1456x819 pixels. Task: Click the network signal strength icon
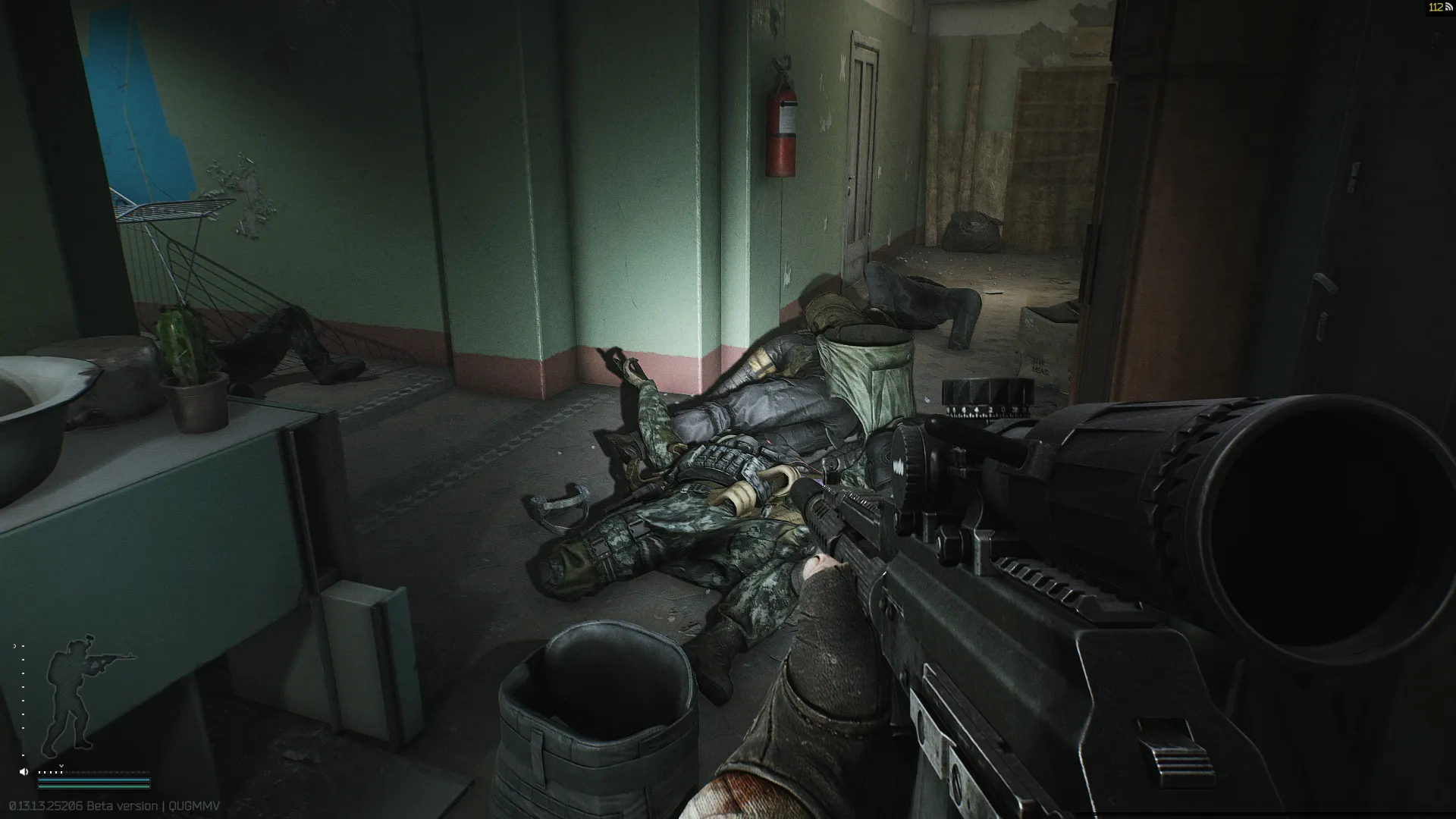click(x=1448, y=8)
